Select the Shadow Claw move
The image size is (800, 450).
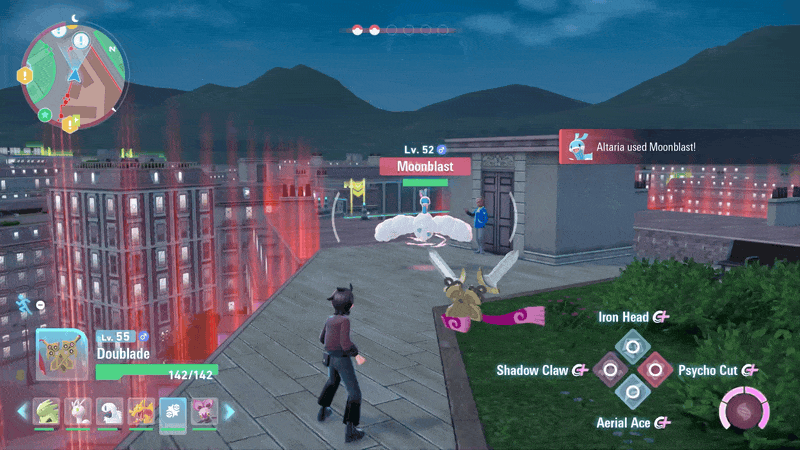[x=609, y=370]
